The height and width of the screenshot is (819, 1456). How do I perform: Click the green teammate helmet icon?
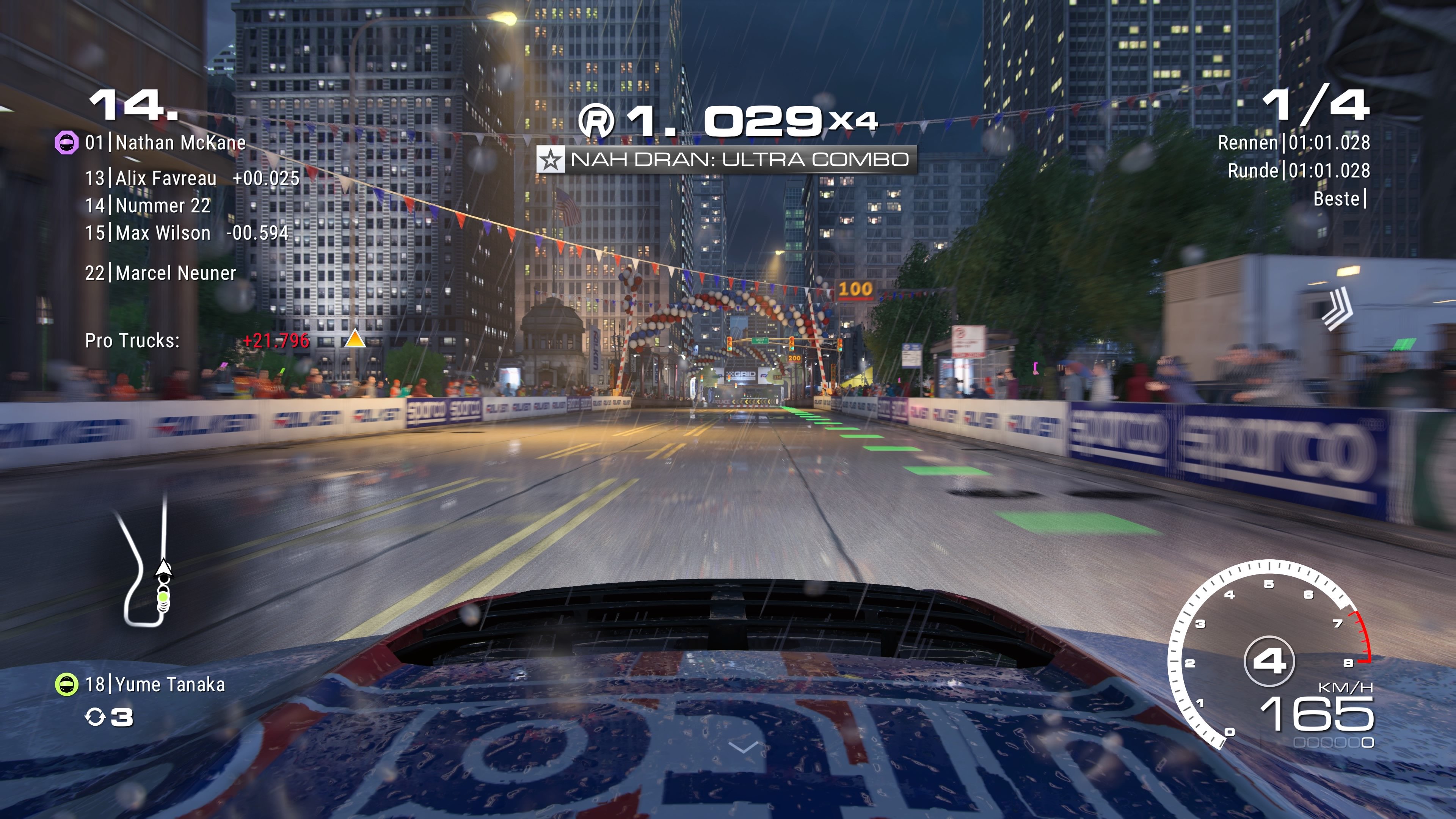tap(66, 685)
